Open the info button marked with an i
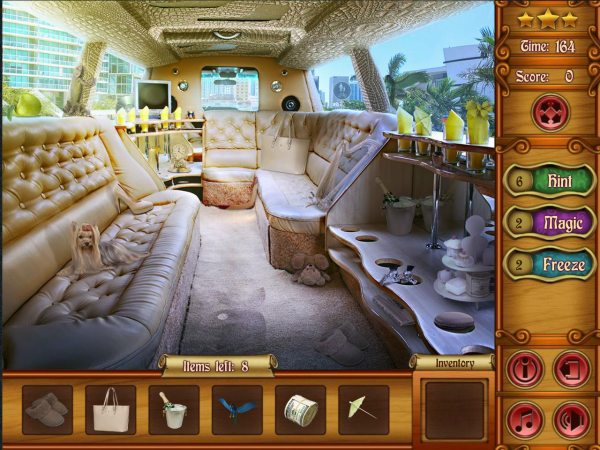Viewport: 600px width, 450px height. [x=524, y=368]
